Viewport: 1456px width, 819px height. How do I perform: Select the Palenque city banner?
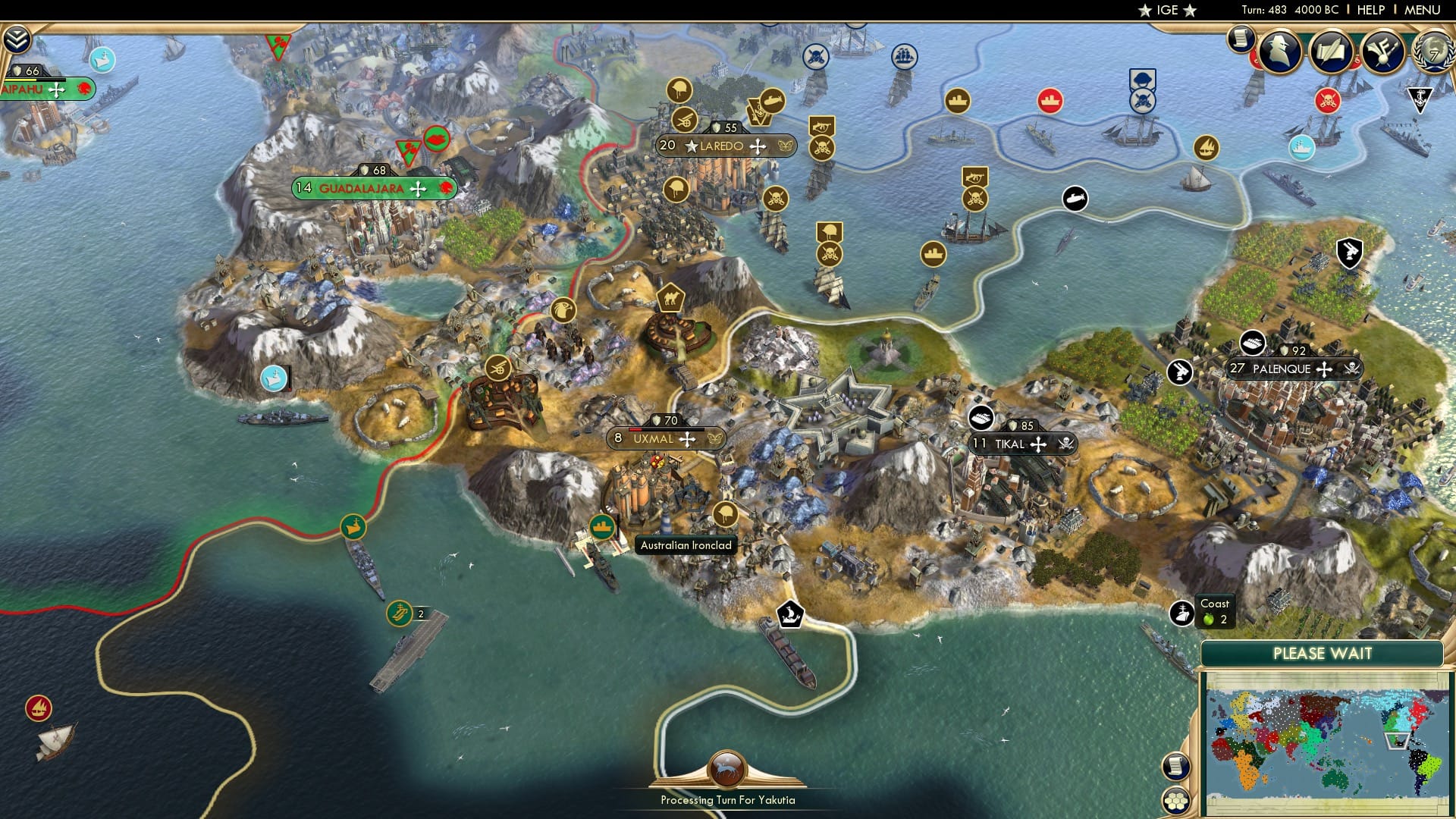point(1282,369)
